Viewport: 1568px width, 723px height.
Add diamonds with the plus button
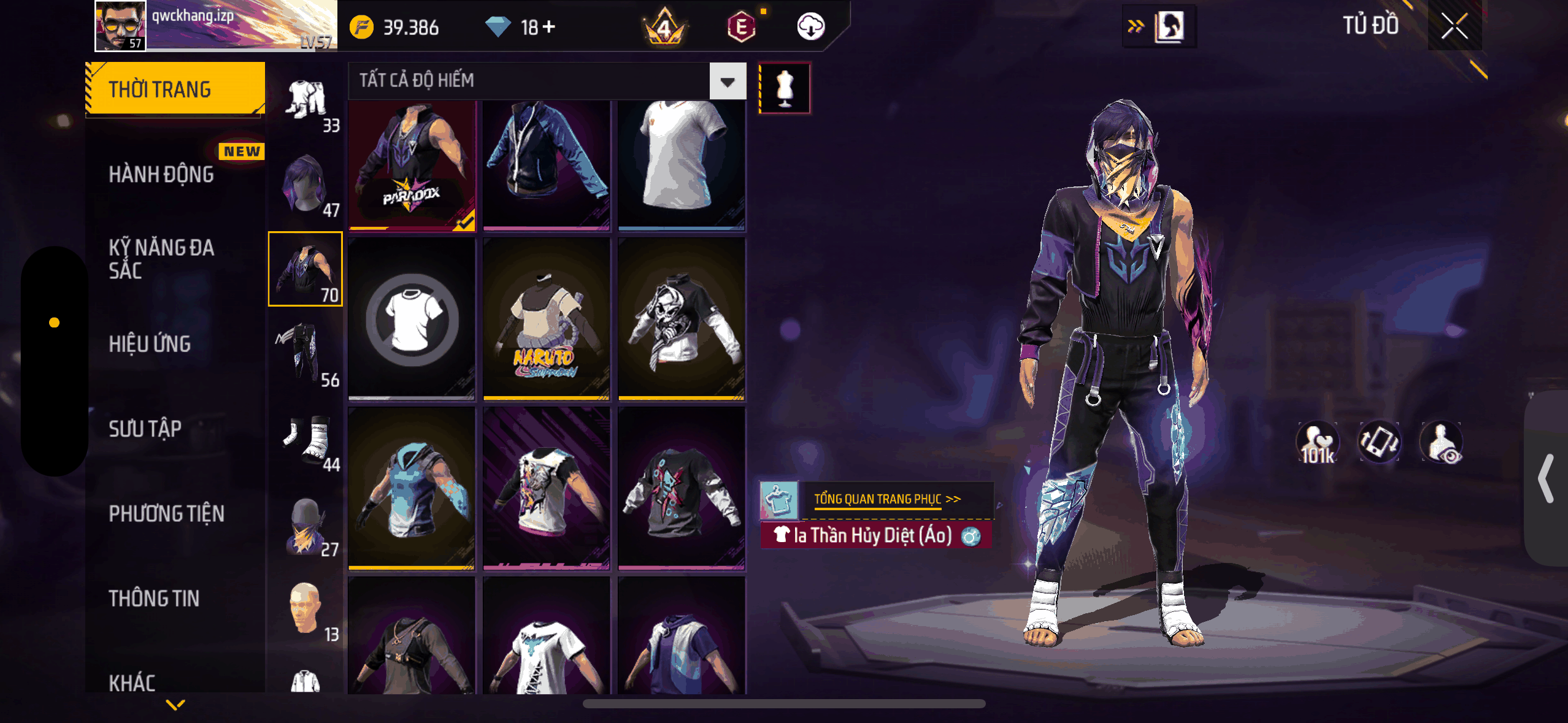point(549,27)
